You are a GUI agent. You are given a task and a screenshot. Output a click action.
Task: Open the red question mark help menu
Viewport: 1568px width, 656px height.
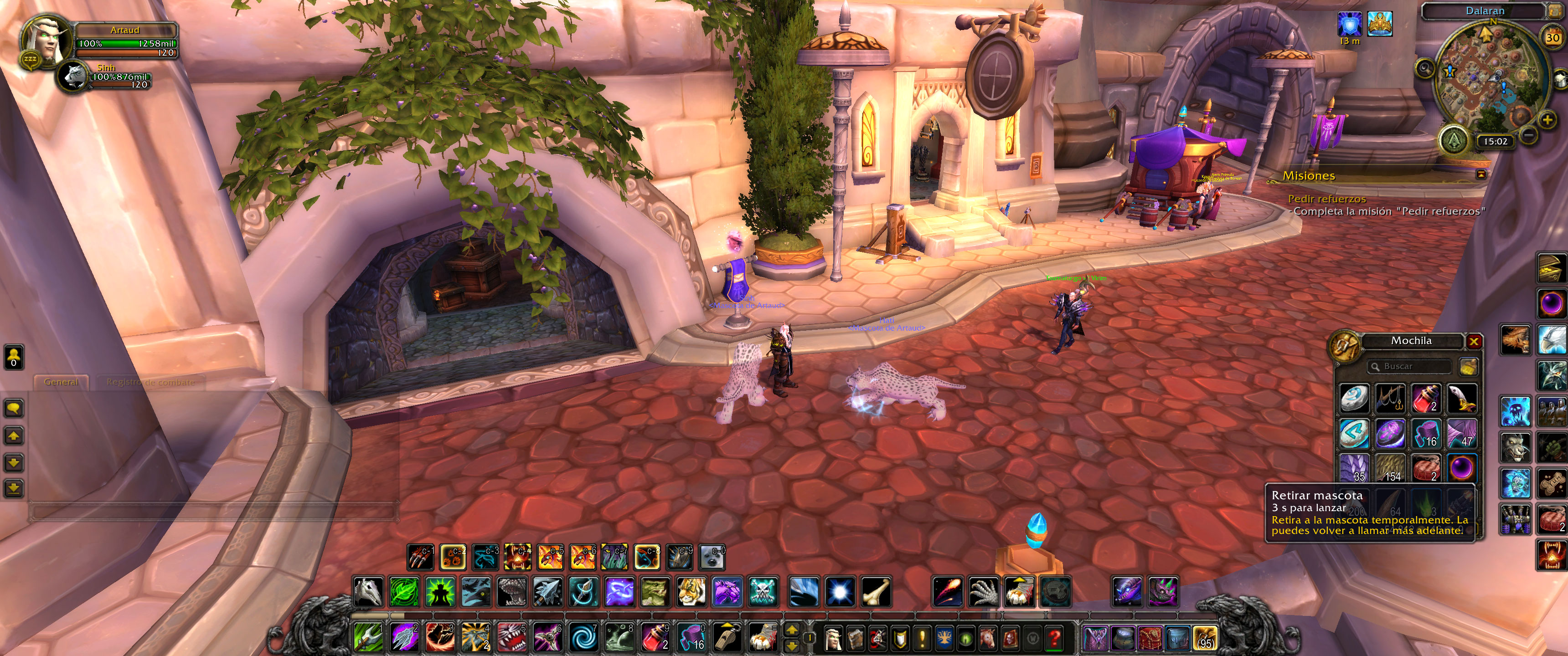(x=1055, y=638)
